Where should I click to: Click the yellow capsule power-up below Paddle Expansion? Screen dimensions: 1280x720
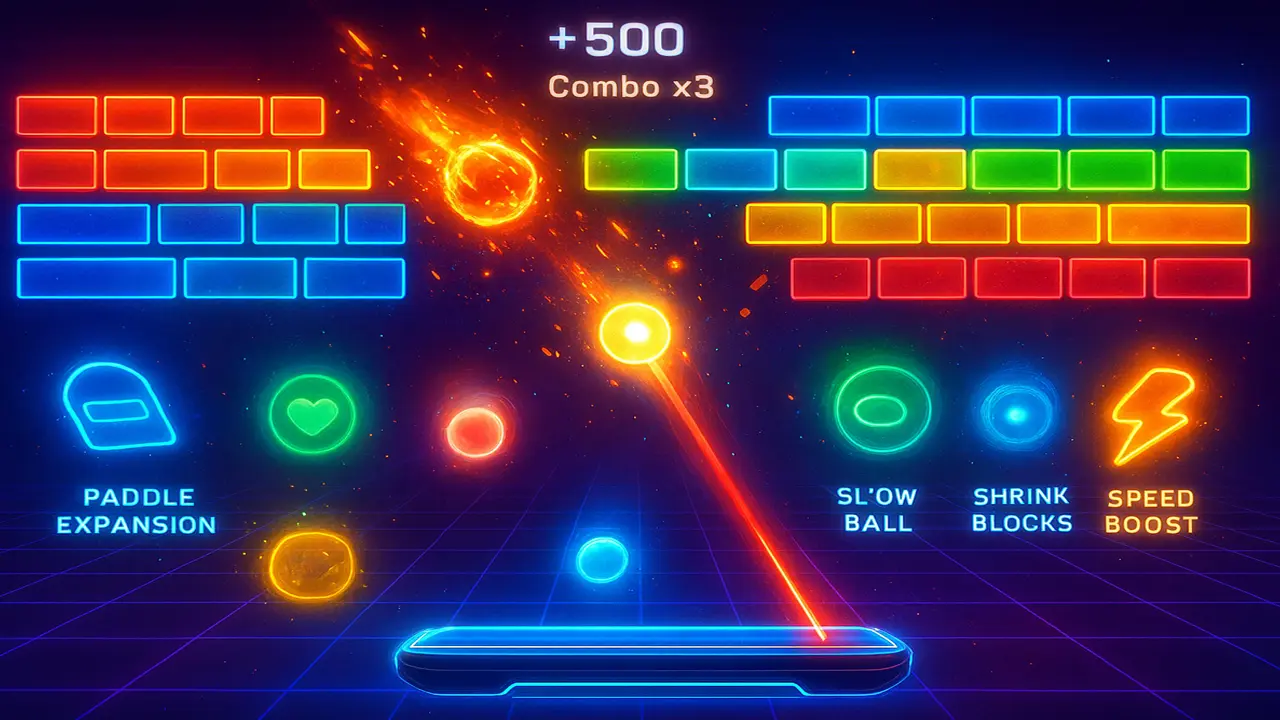[310, 567]
